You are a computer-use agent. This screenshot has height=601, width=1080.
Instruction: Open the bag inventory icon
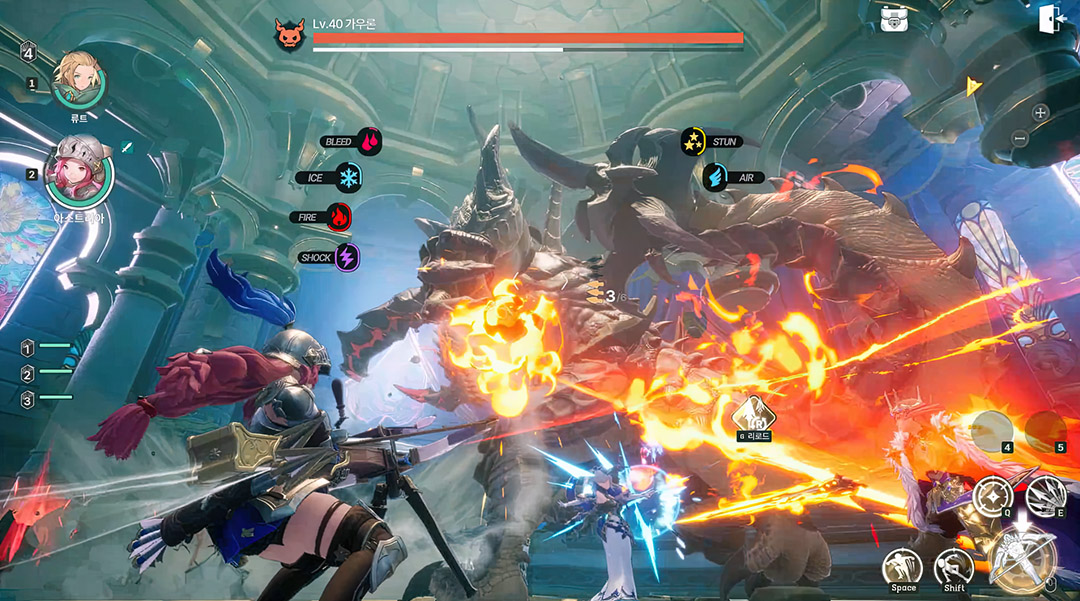[894, 18]
